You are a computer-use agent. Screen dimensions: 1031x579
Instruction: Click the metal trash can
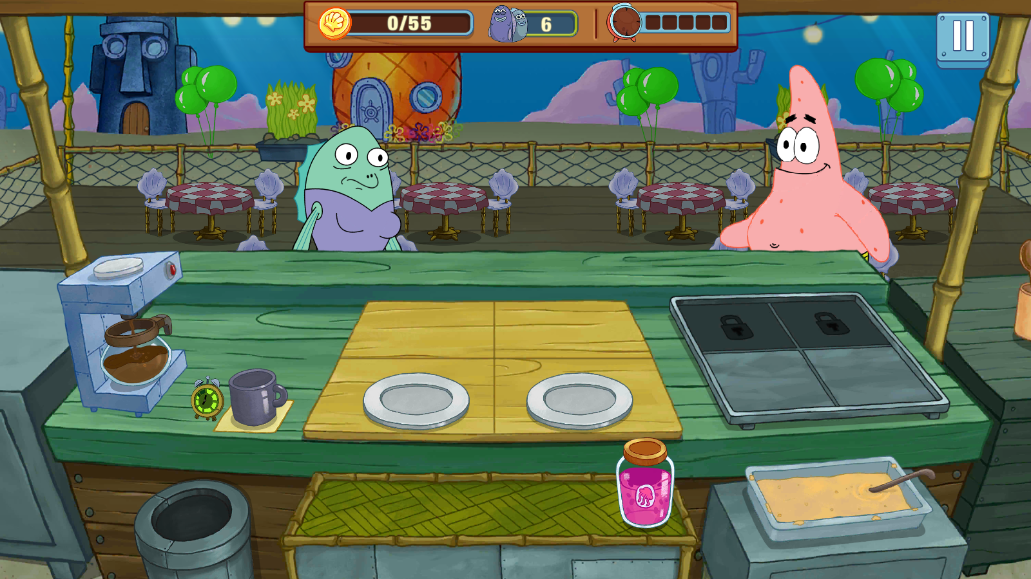tap(191, 527)
